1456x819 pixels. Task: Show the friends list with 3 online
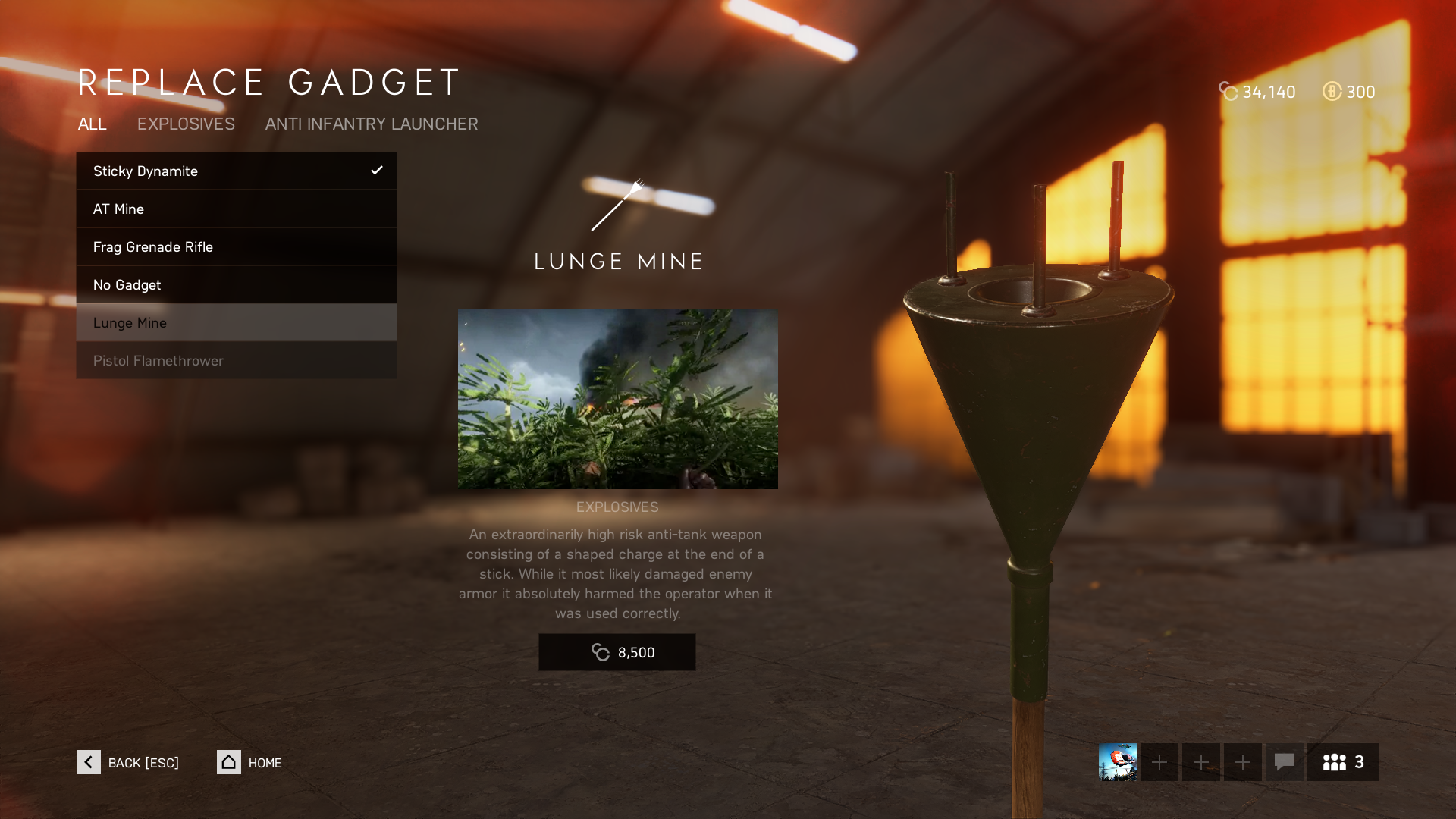click(1343, 762)
